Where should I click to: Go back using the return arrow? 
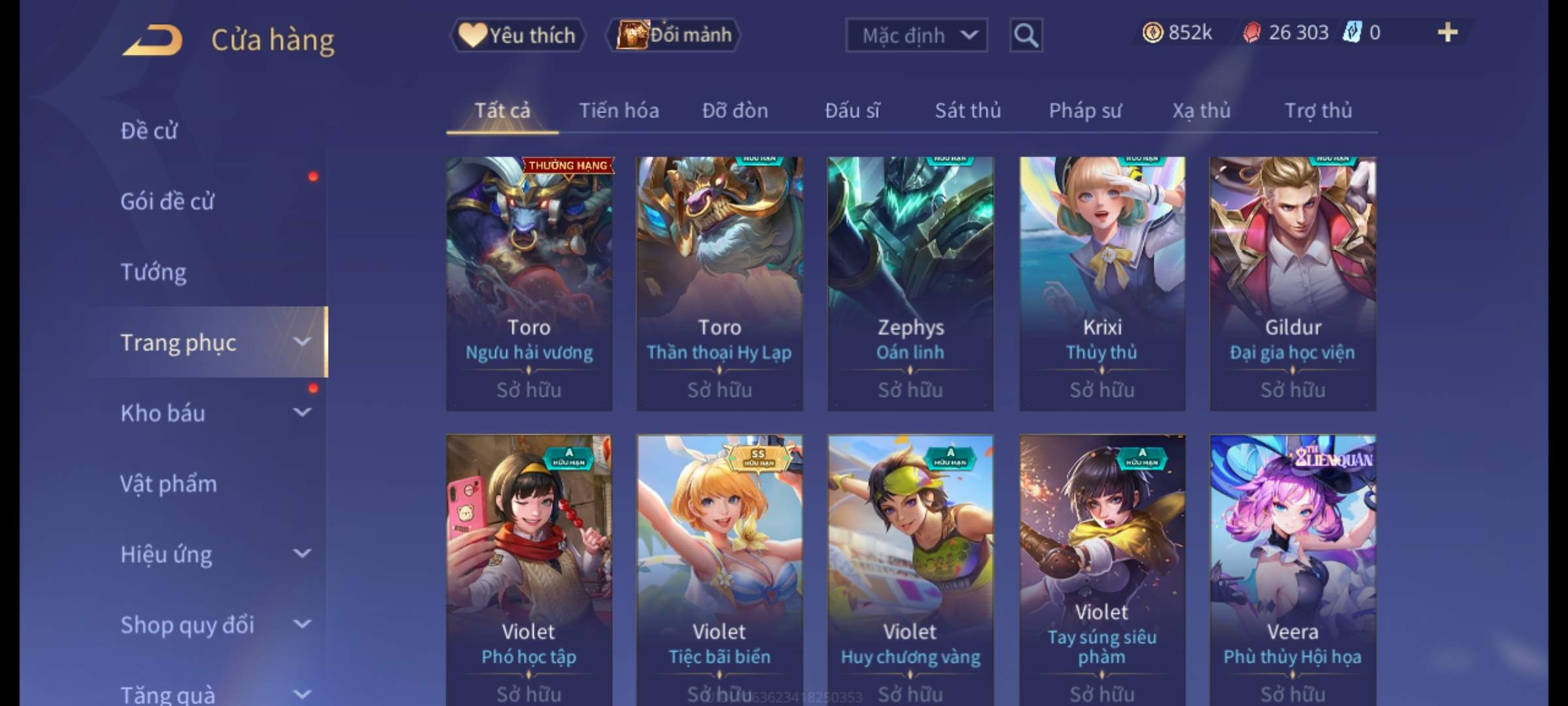pyautogui.click(x=152, y=41)
